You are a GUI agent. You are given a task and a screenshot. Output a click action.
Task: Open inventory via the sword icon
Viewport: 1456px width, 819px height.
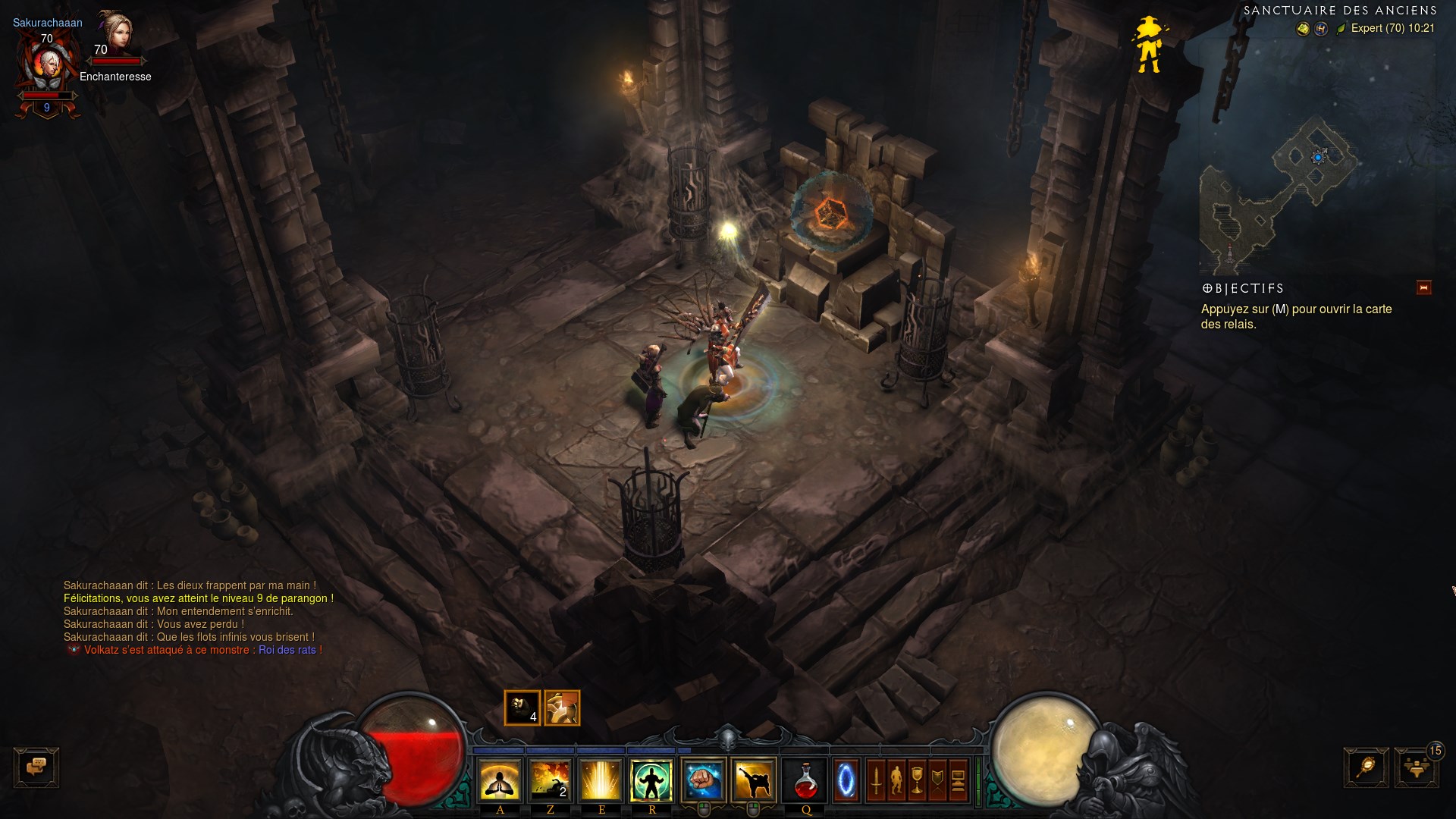(x=875, y=780)
